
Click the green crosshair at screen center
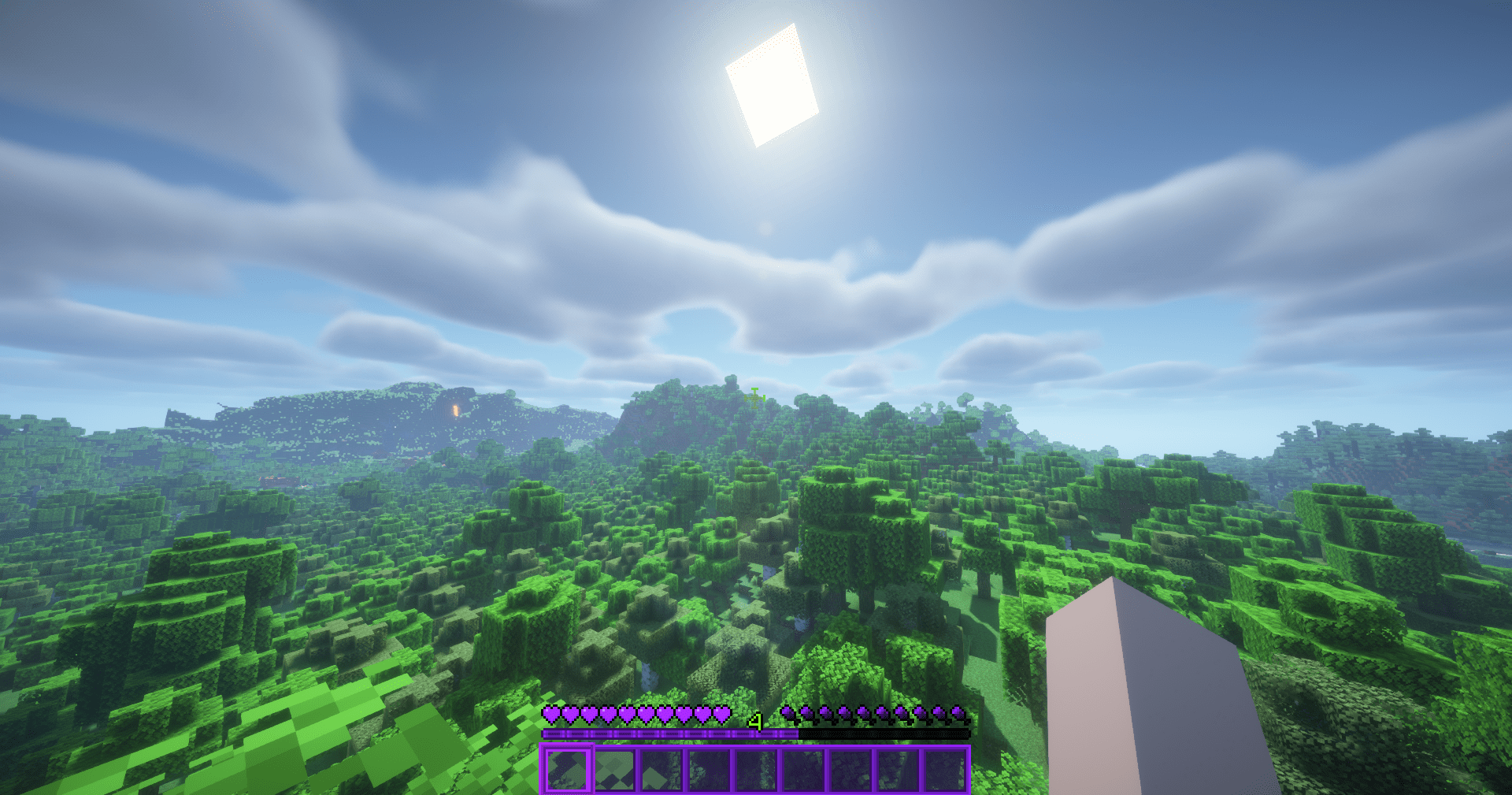click(x=754, y=396)
